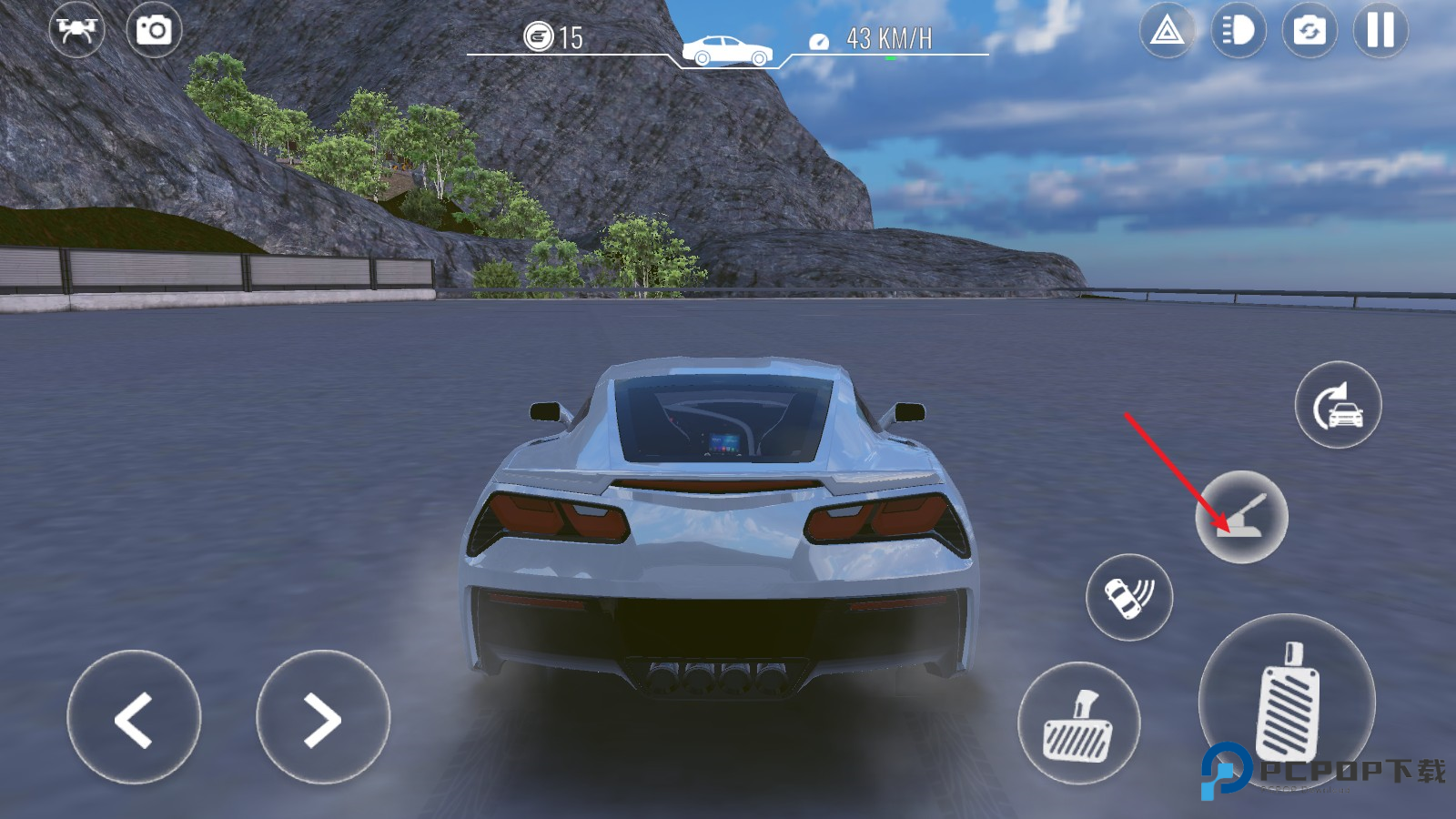This screenshot has height=819, width=1456.
Task: Activate the car horn button
Action: click(1129, 597)
